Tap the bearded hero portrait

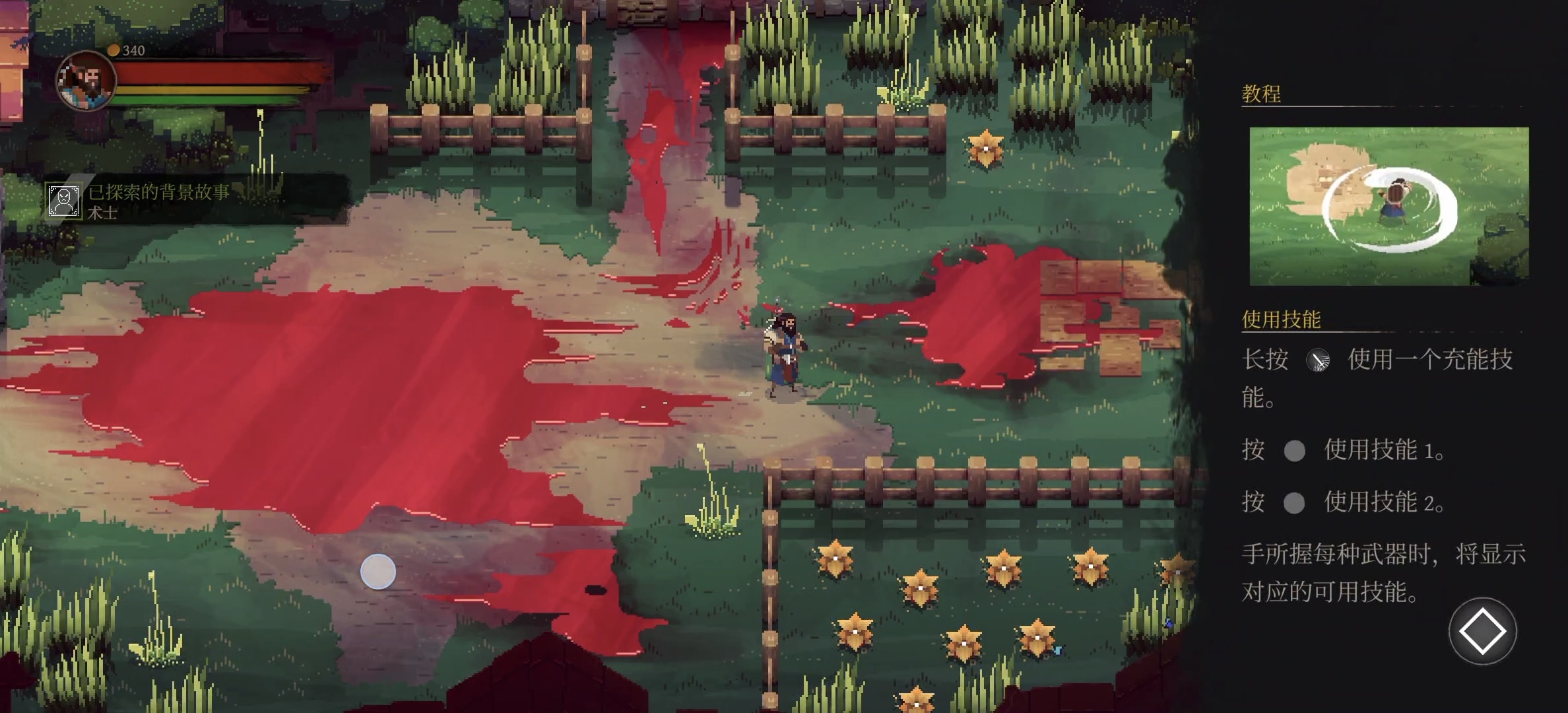86,81
